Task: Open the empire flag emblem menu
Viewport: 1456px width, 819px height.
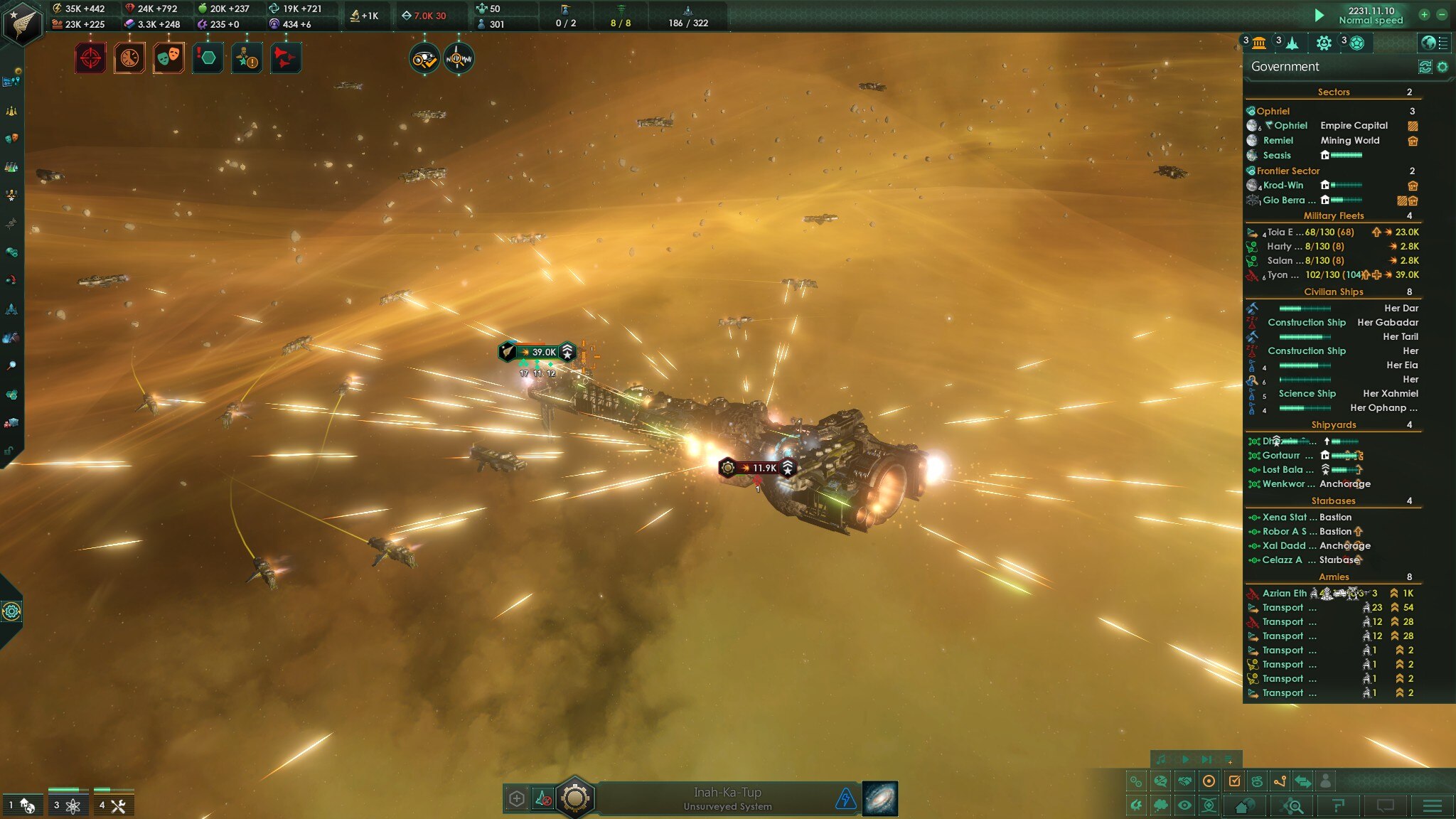Action: pyautogui.click(x=23, y=23)
